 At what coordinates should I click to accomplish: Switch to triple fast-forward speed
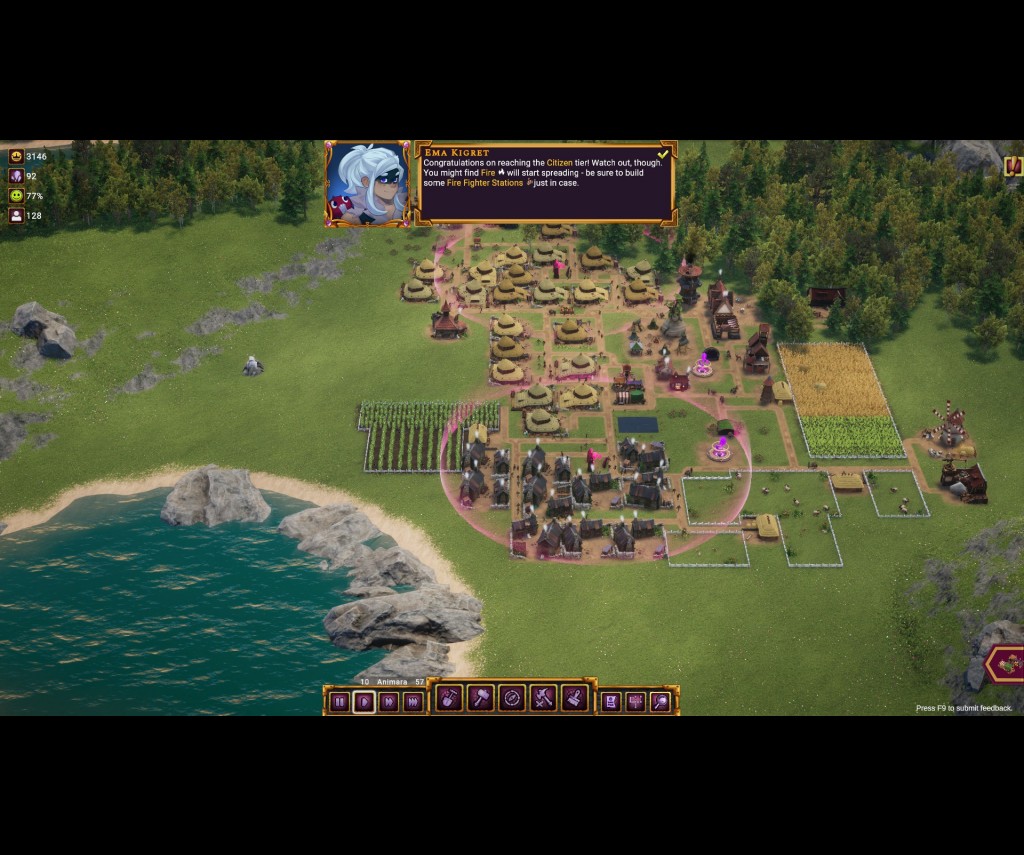point(413,702)
